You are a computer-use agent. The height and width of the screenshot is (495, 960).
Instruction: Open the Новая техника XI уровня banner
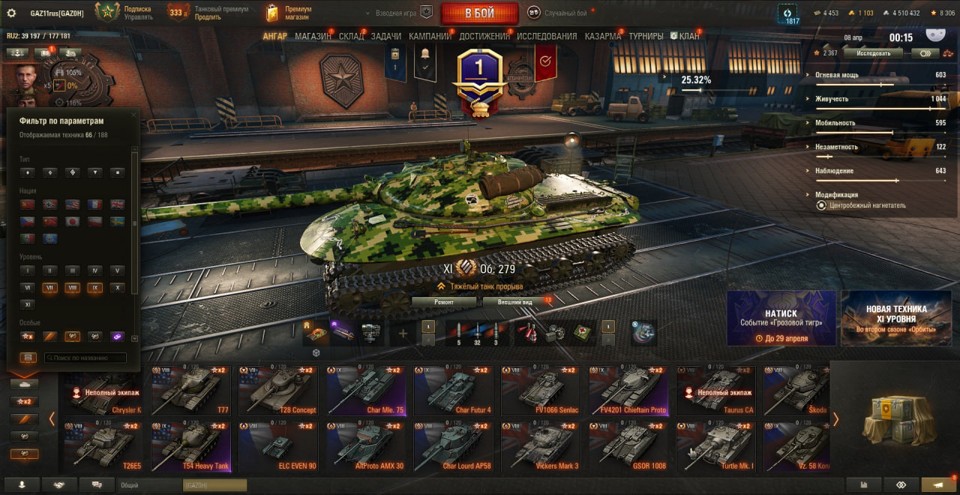(895, 318)
